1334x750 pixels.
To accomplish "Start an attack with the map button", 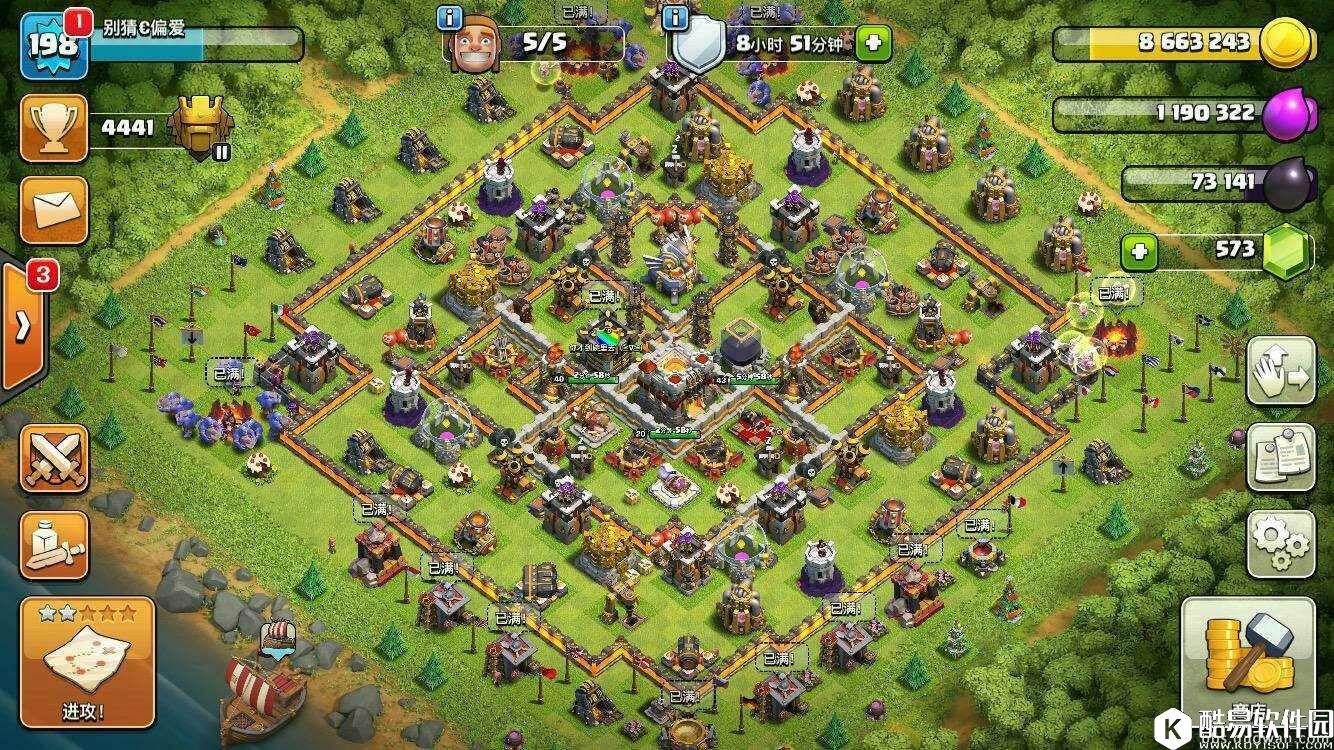I will coord(88,660).
